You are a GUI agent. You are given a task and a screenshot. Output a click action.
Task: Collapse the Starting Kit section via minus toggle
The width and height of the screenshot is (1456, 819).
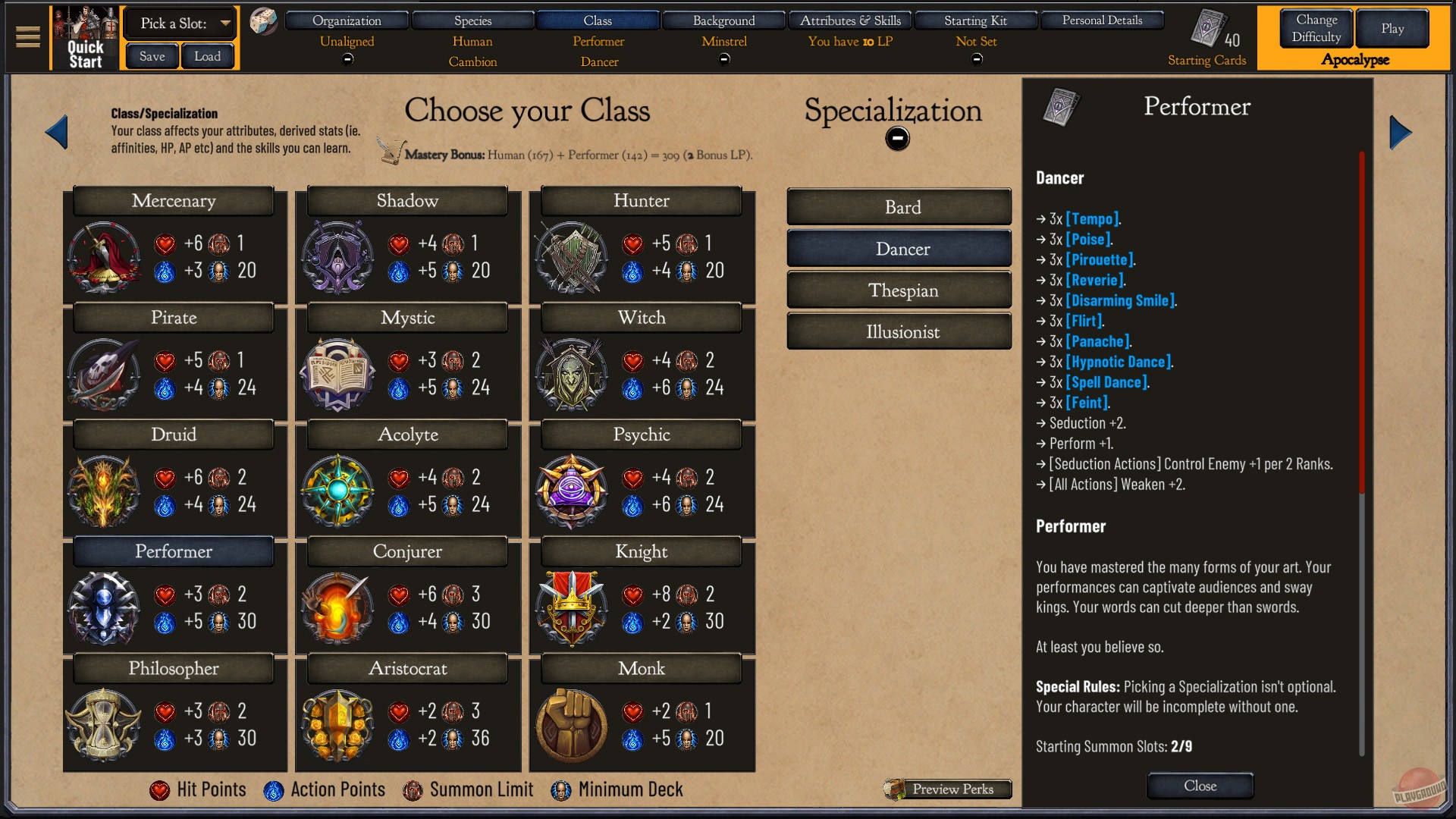pos(976,58)
